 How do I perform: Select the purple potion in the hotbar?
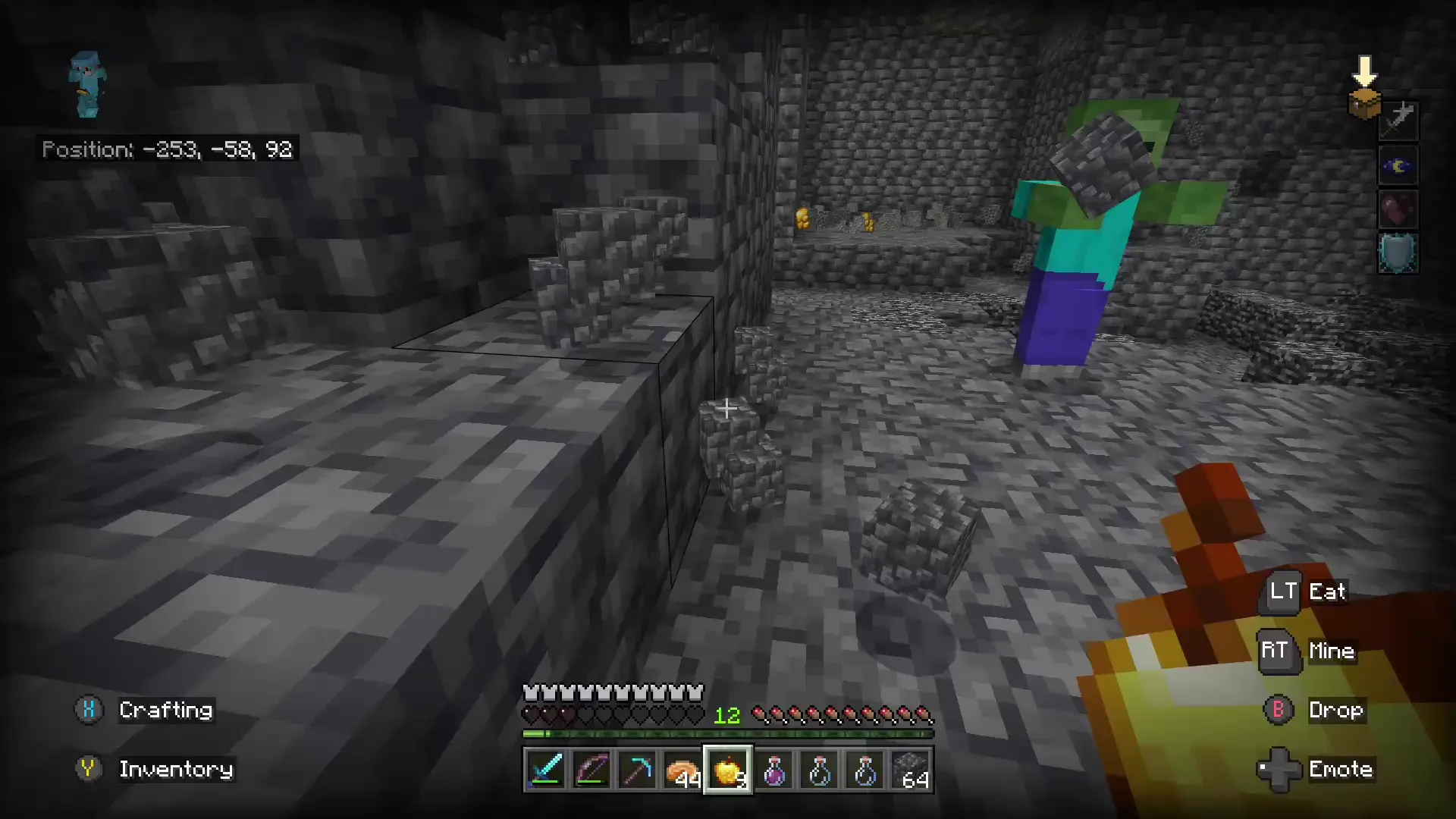tap(775, 770)
